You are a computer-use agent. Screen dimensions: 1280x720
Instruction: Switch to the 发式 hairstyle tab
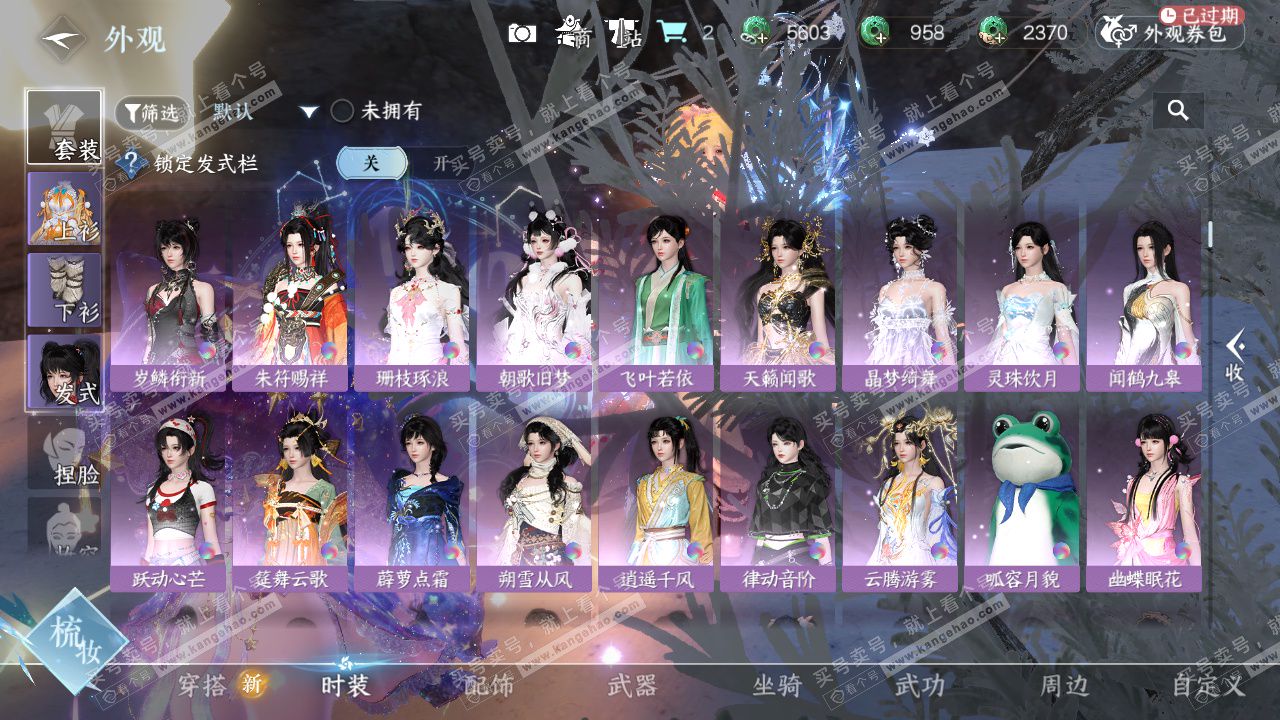[x=64, y=371]
